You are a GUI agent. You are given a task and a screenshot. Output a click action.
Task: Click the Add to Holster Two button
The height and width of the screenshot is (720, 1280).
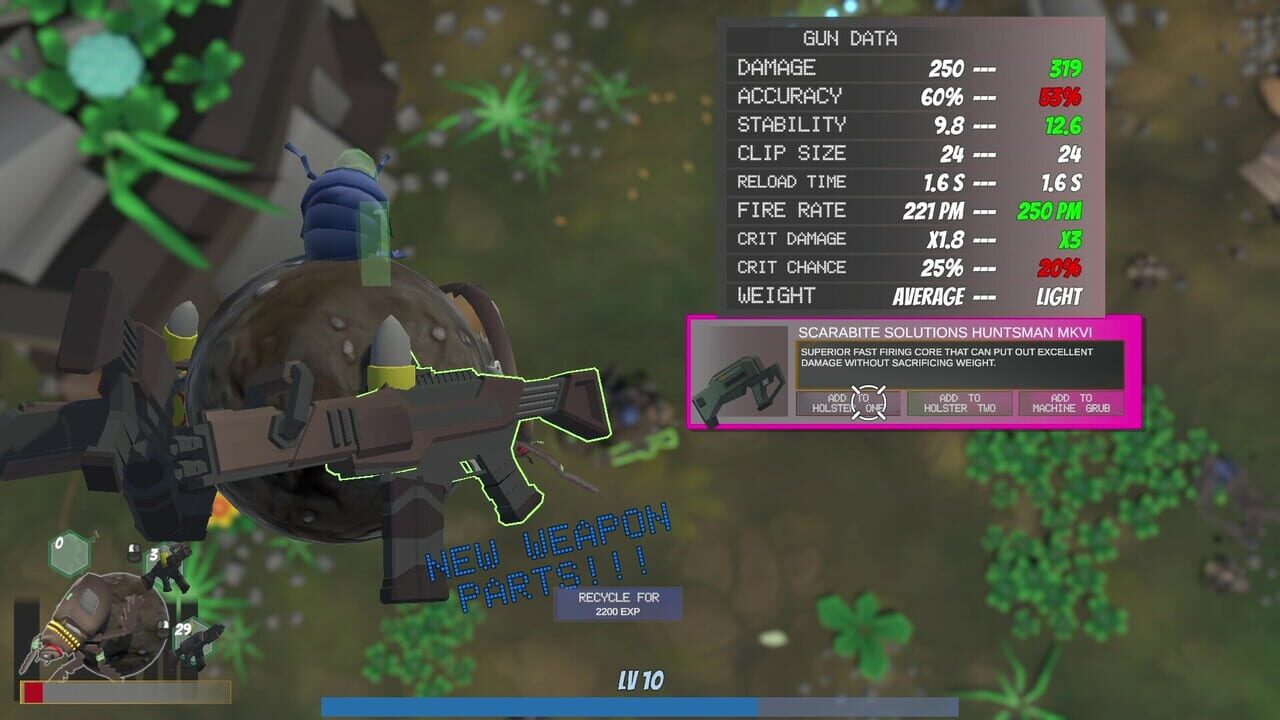point(962,404)
